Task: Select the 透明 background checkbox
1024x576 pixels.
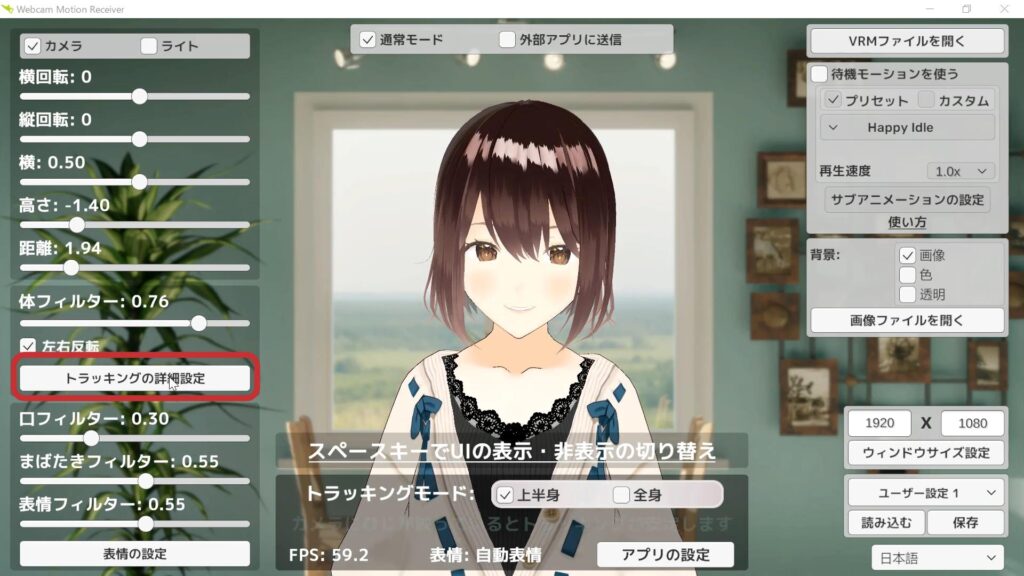Action: (908, 294)
